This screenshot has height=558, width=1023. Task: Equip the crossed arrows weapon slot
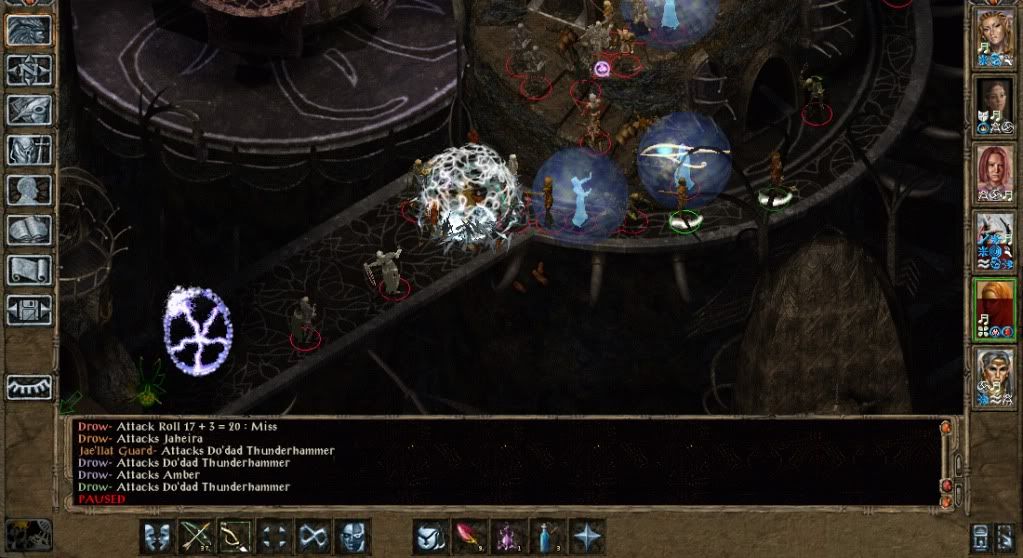pos(195,536)
